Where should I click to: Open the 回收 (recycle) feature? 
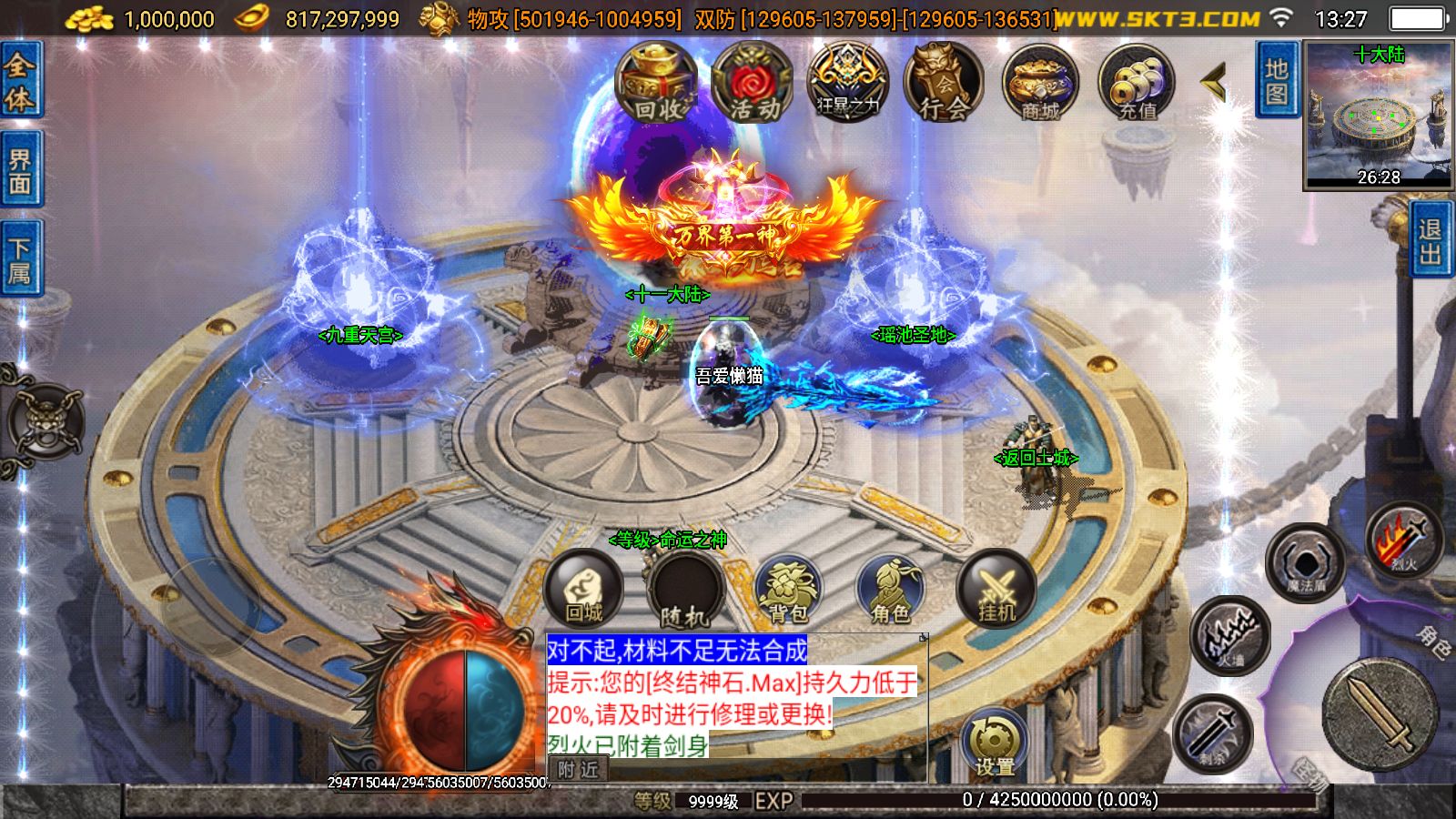pos(654,86)
